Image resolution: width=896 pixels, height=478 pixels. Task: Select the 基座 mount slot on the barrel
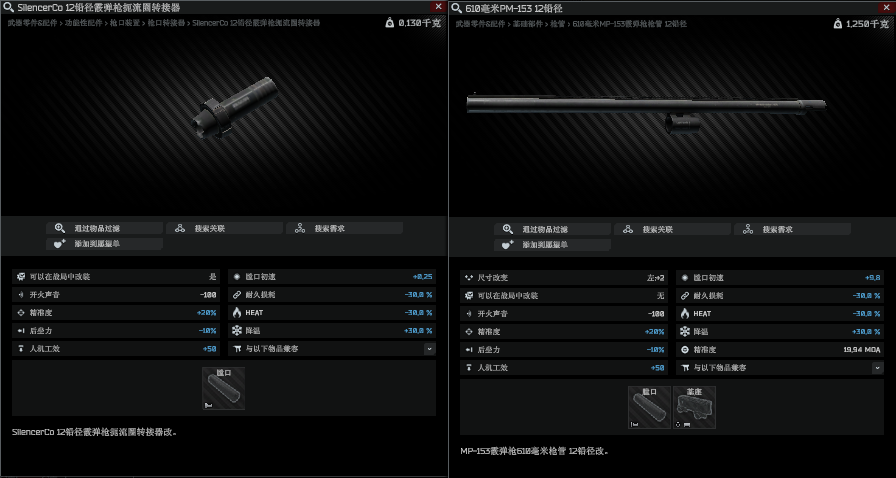(x=694, y=408)
